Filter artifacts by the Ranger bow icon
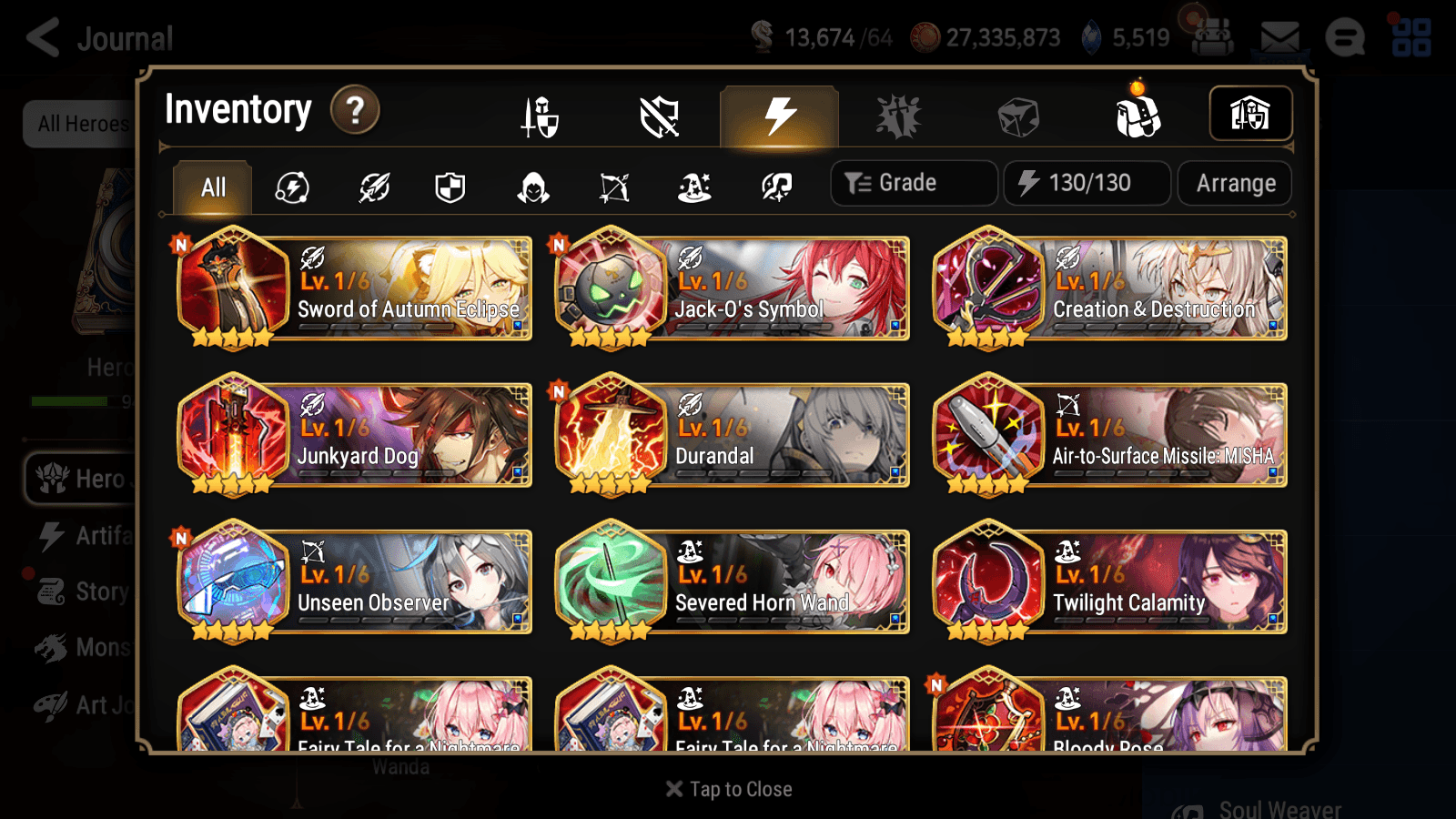Viewport: 1456px width, 819px height. coord(614,187)
